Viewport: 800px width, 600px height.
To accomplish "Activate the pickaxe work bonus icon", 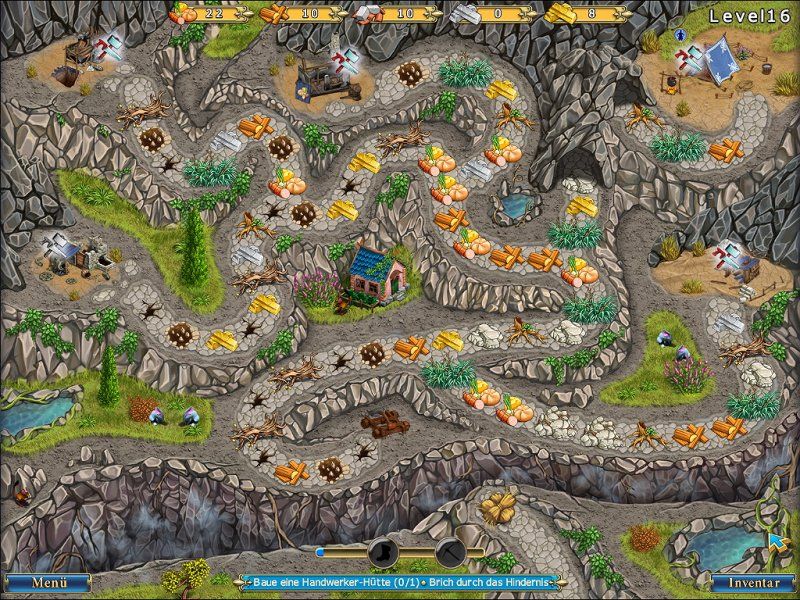I will 450,550.
